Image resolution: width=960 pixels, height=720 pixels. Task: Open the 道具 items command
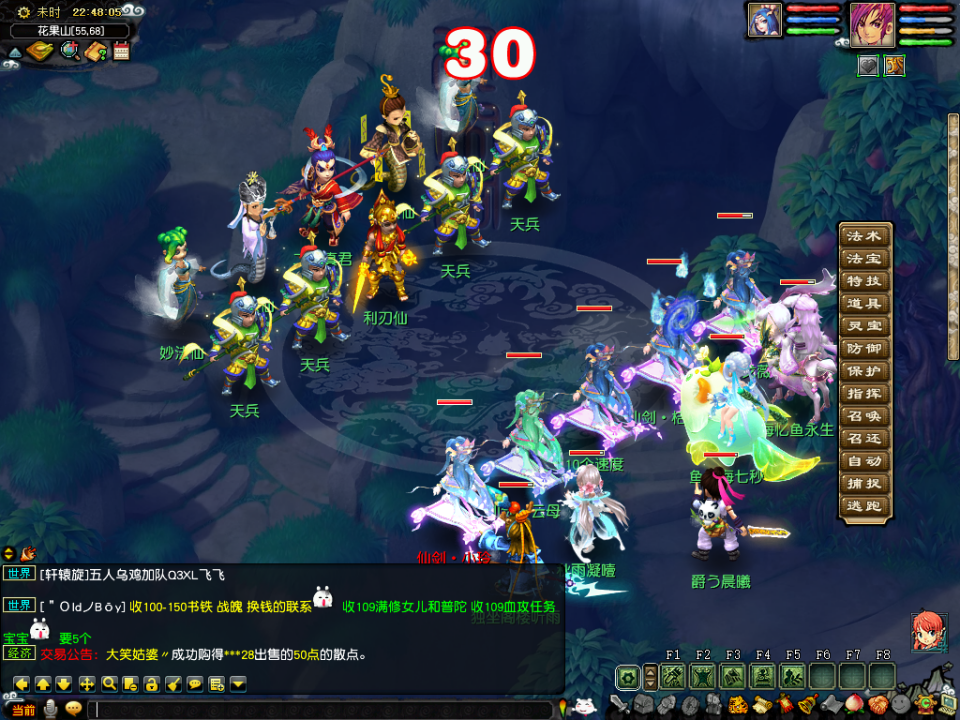865,304
